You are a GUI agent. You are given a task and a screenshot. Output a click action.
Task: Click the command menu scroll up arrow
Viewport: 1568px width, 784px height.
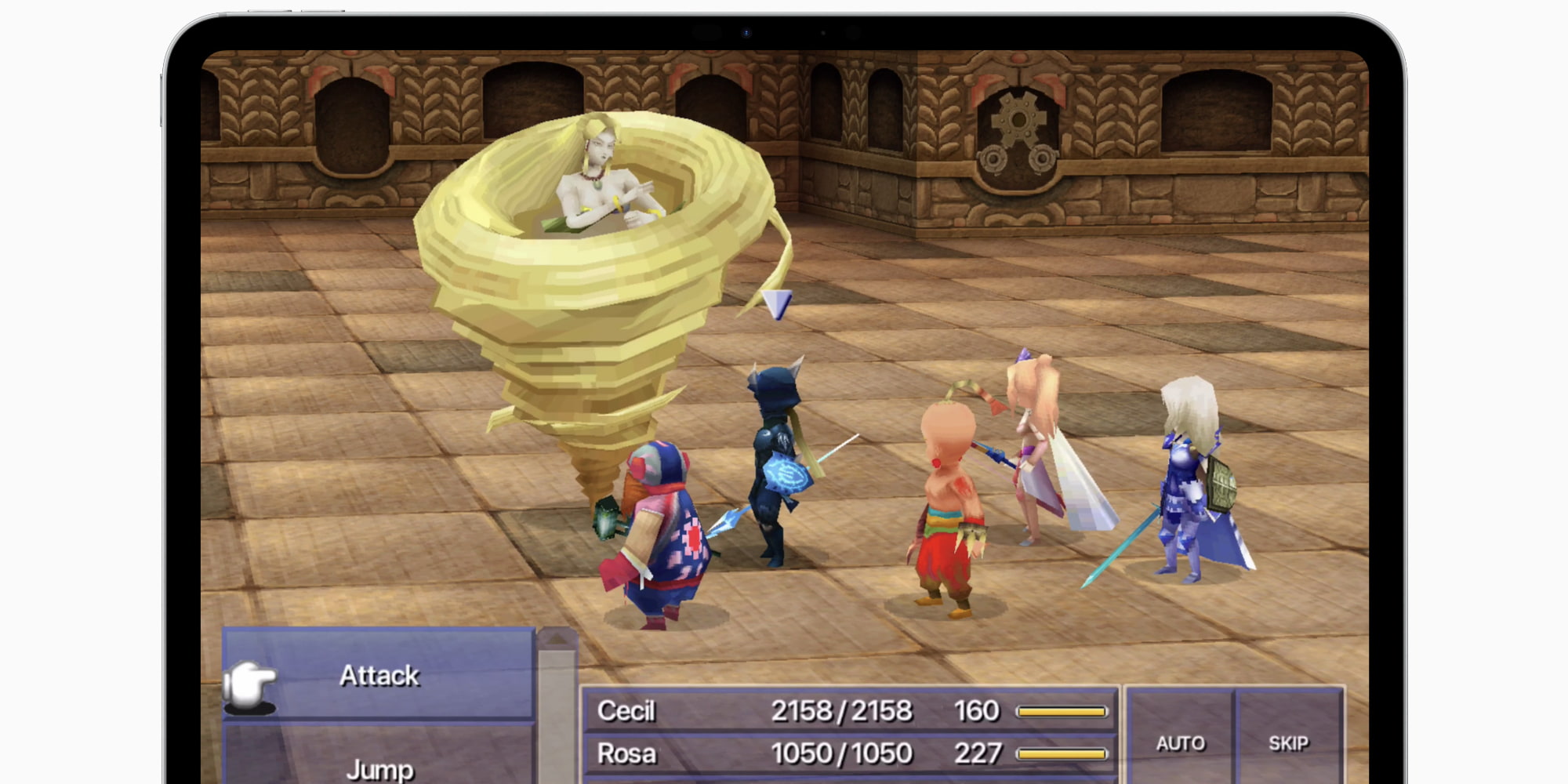(557, 640)
